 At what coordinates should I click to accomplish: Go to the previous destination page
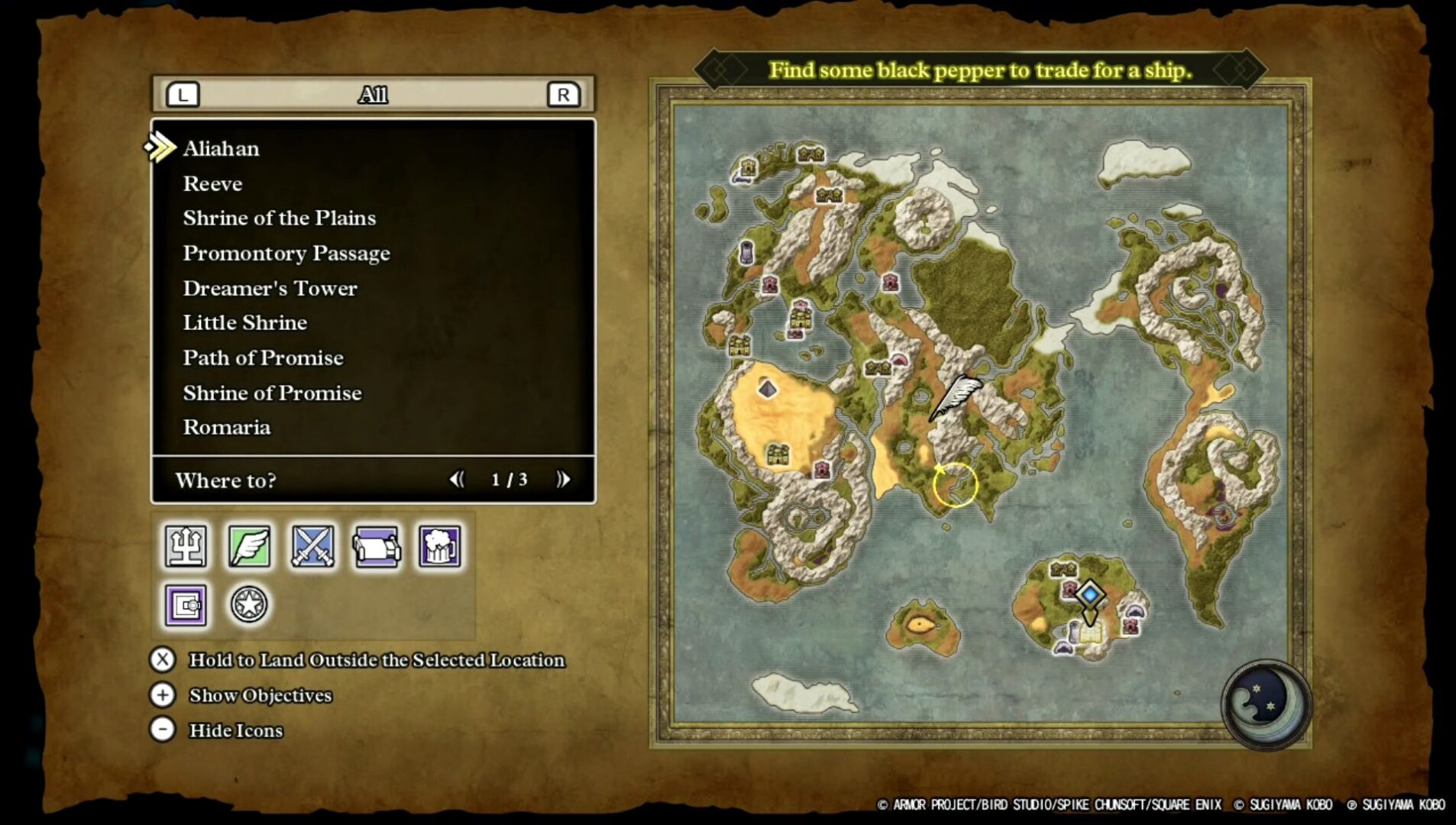457,479
